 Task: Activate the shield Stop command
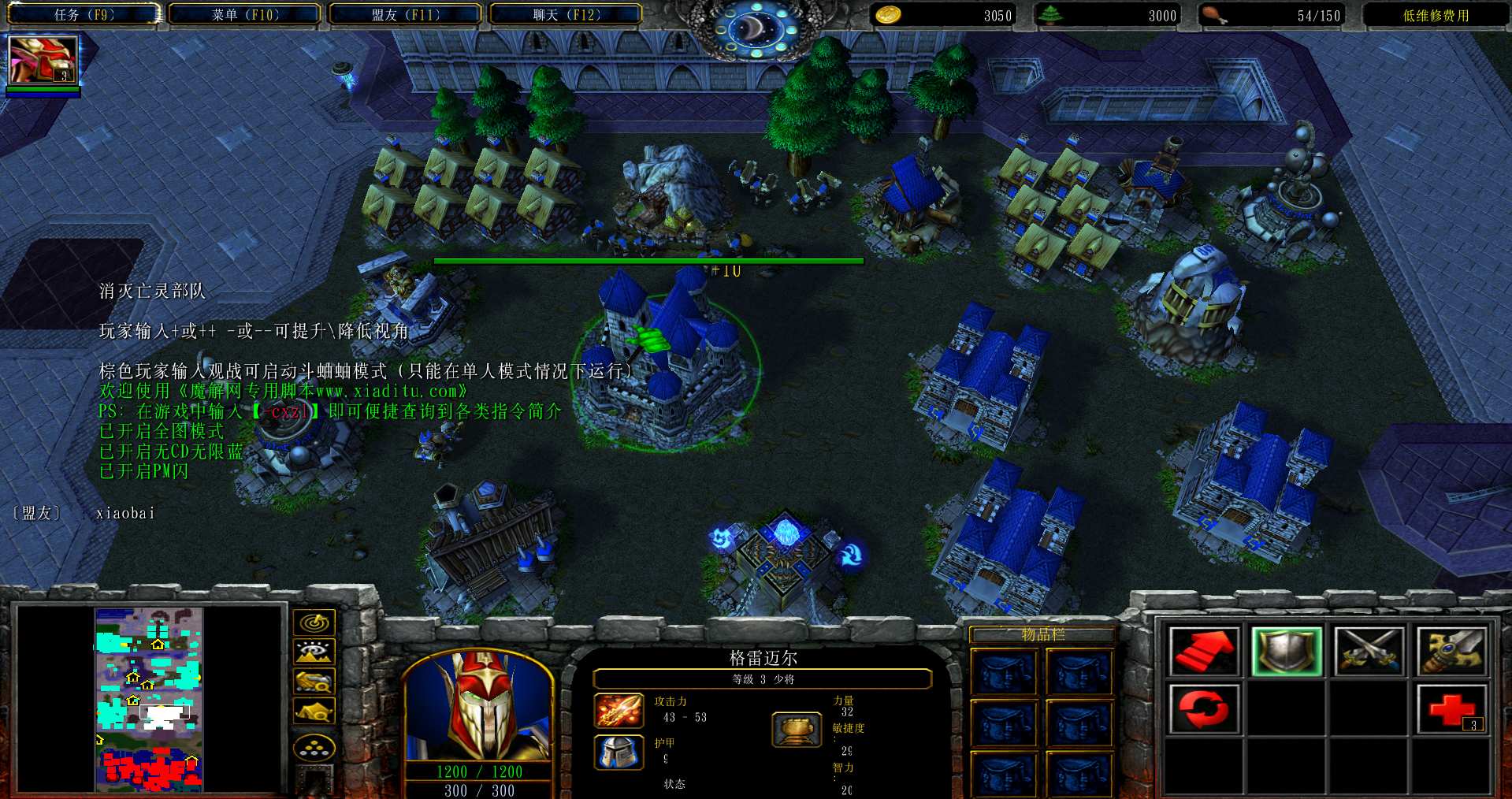[1286, 651]
